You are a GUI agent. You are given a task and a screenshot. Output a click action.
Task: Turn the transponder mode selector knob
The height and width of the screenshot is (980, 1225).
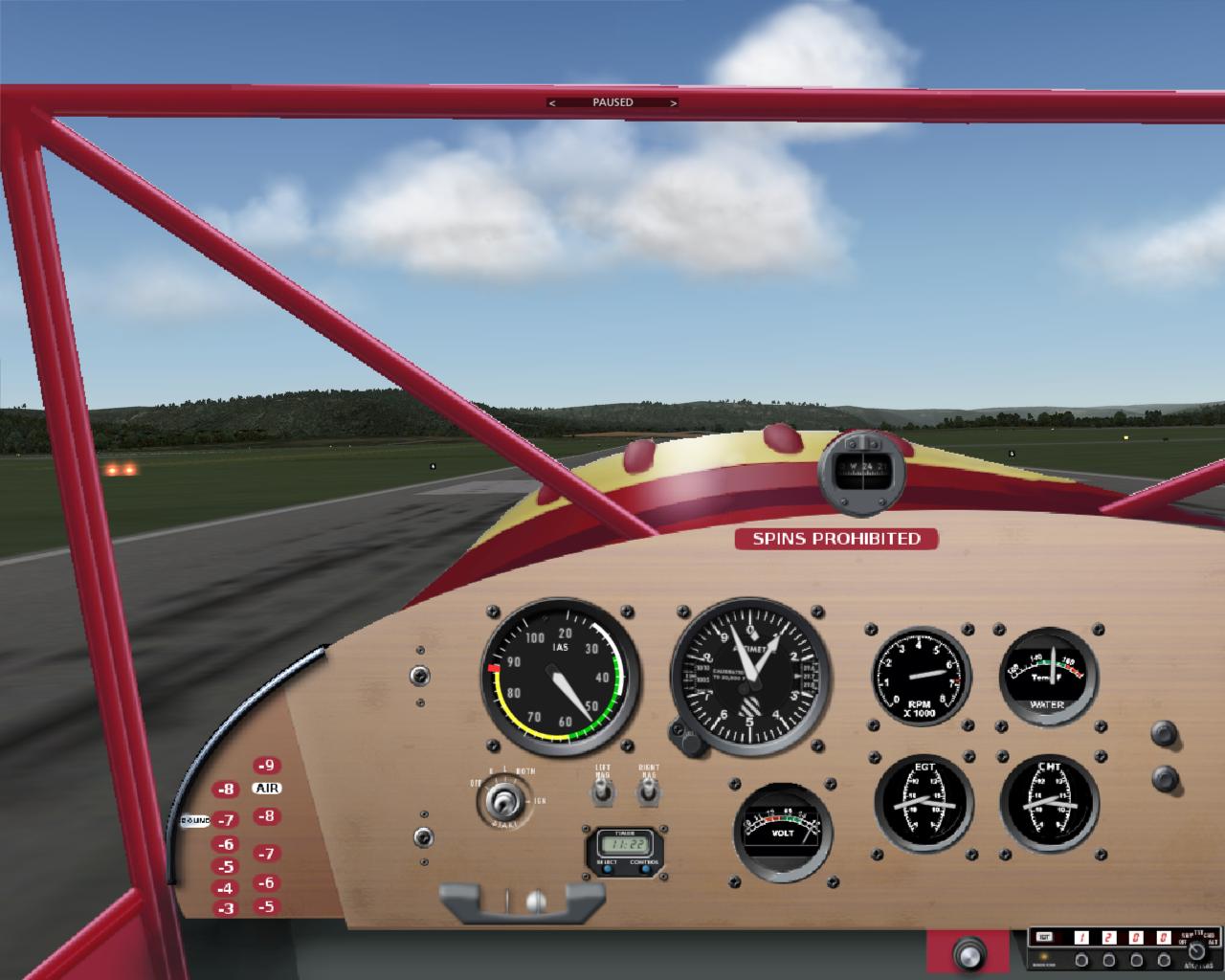1195,950
